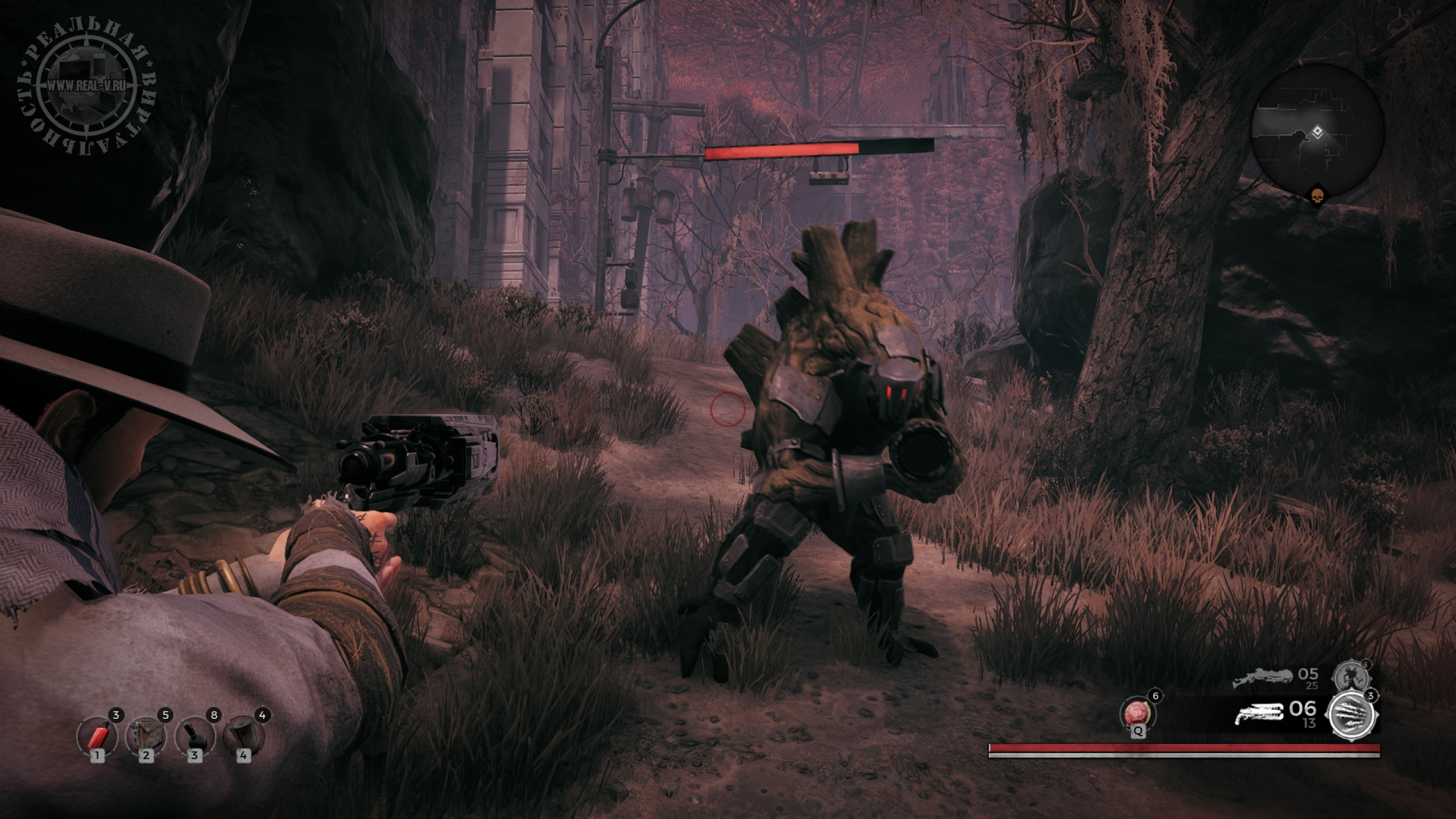
Task: Use the red vial in quick slot 1
Action: [97, 737]
